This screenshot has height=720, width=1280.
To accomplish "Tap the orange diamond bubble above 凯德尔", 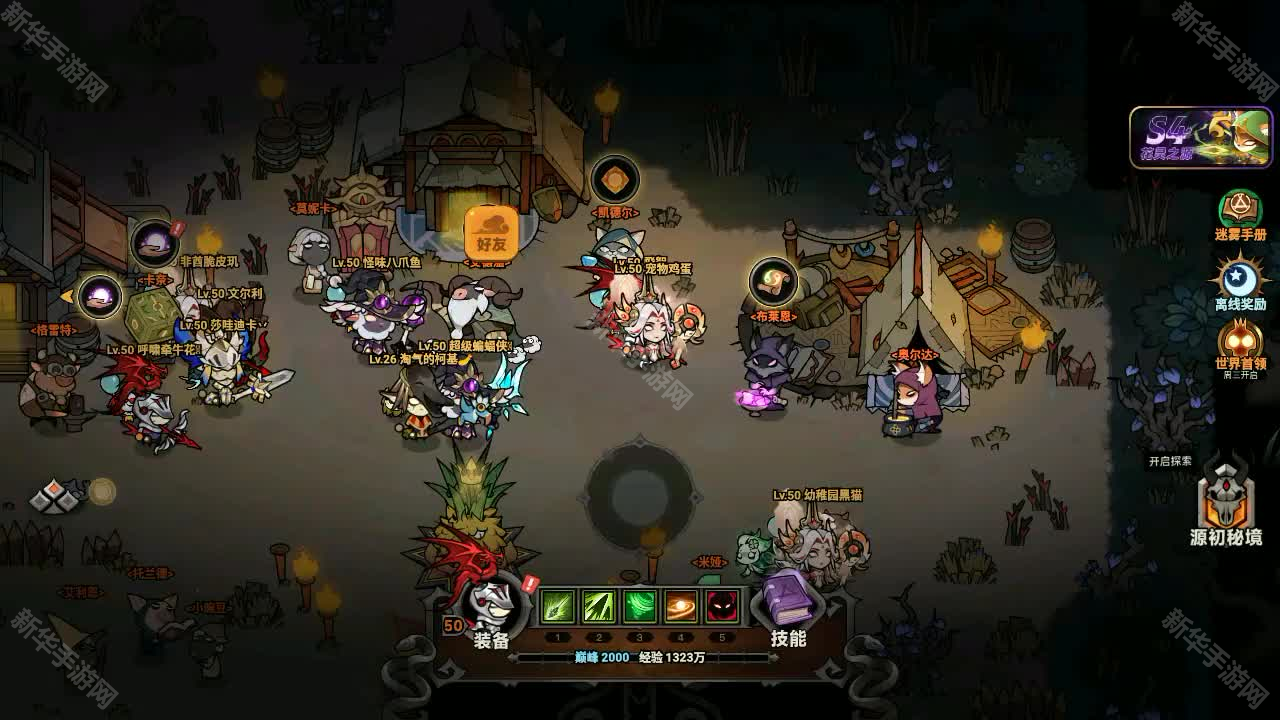I will pyautogui.click(x=615, y=180).
